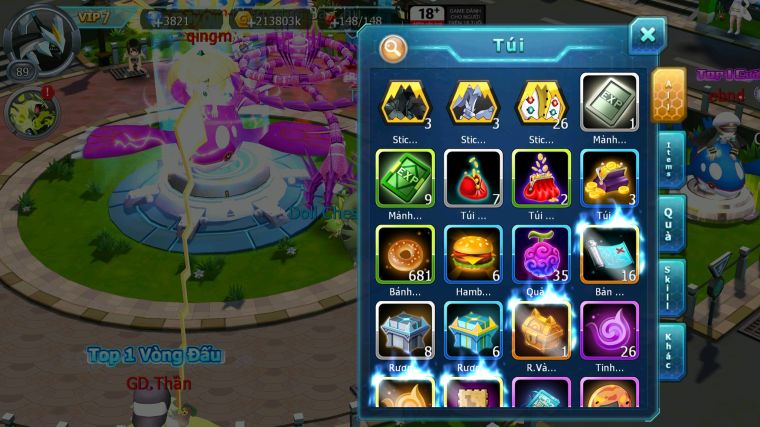The image size is (760, 427).
Task: Choose the purple swirled fruit item
Action: point(541,252)
